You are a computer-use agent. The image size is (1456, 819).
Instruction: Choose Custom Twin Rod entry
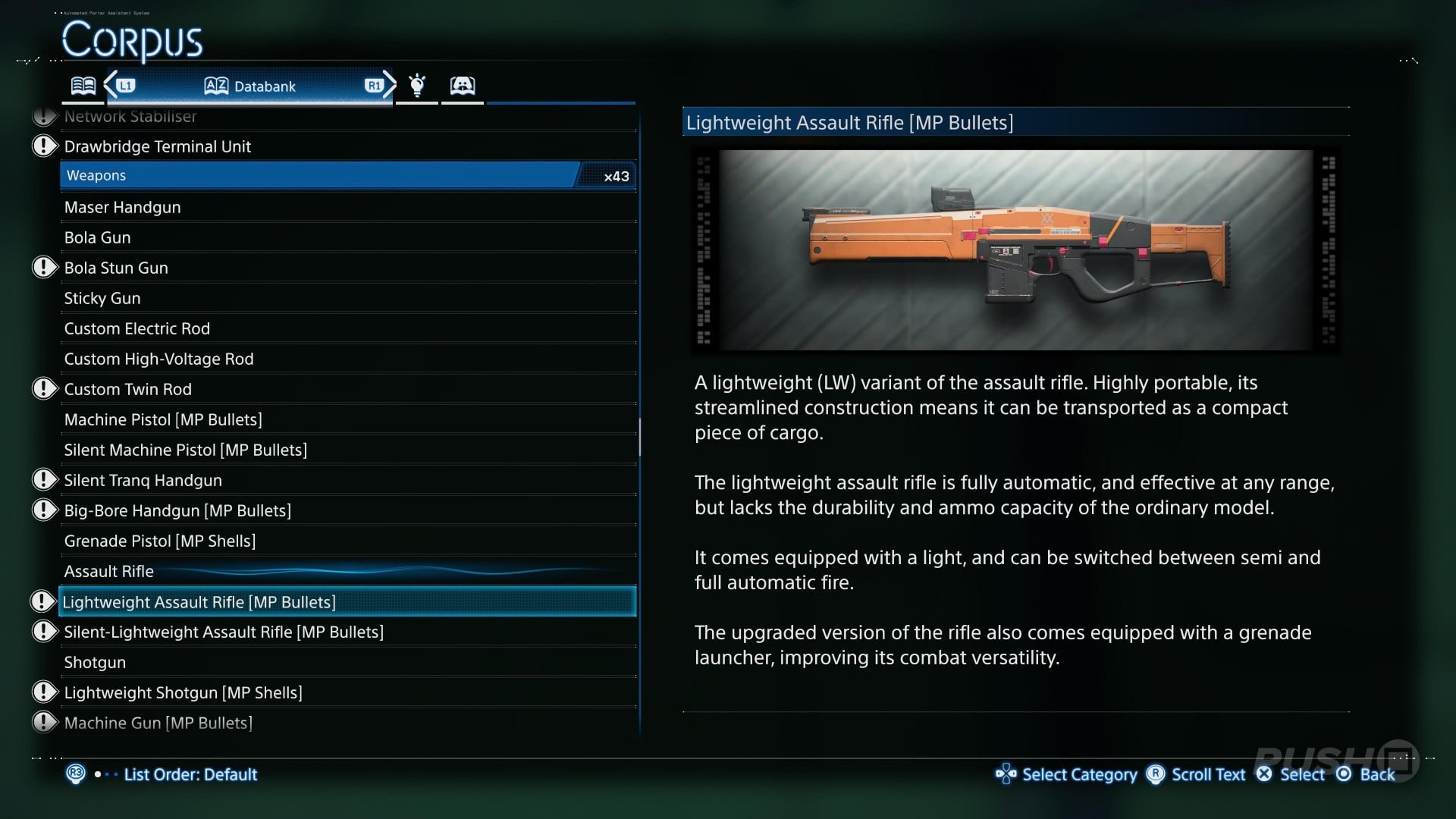tap(128, 389)
